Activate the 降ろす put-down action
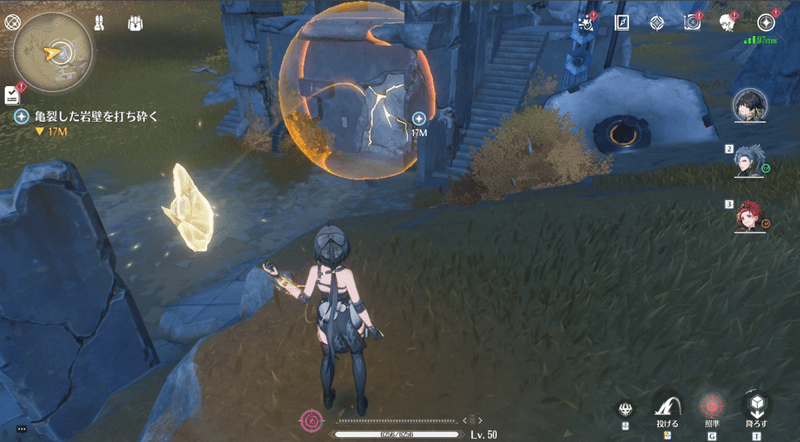This screenshot has width=800, height=442. (x=757, y=405)
